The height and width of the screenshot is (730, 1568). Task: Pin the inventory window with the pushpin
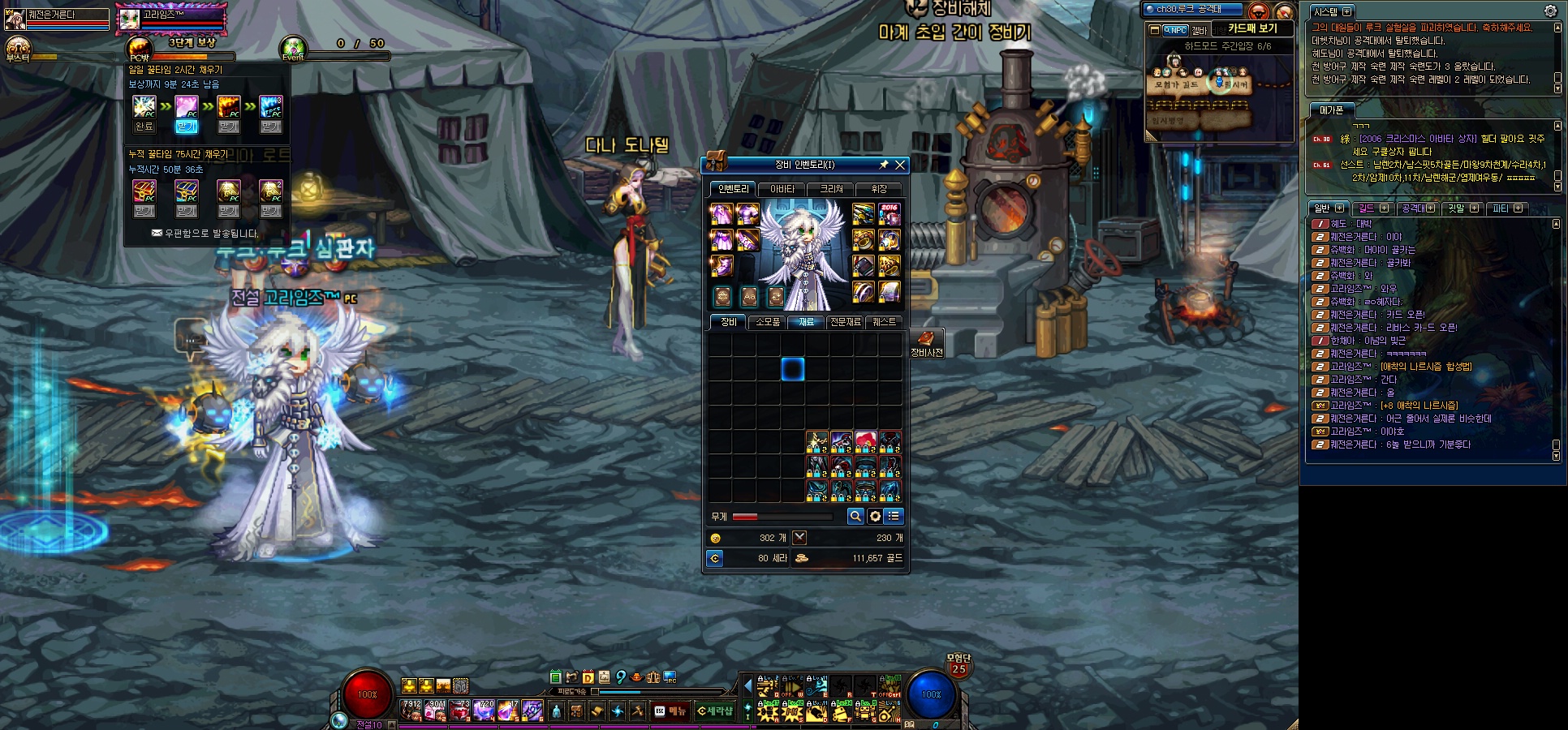click(x=884, y=165)
